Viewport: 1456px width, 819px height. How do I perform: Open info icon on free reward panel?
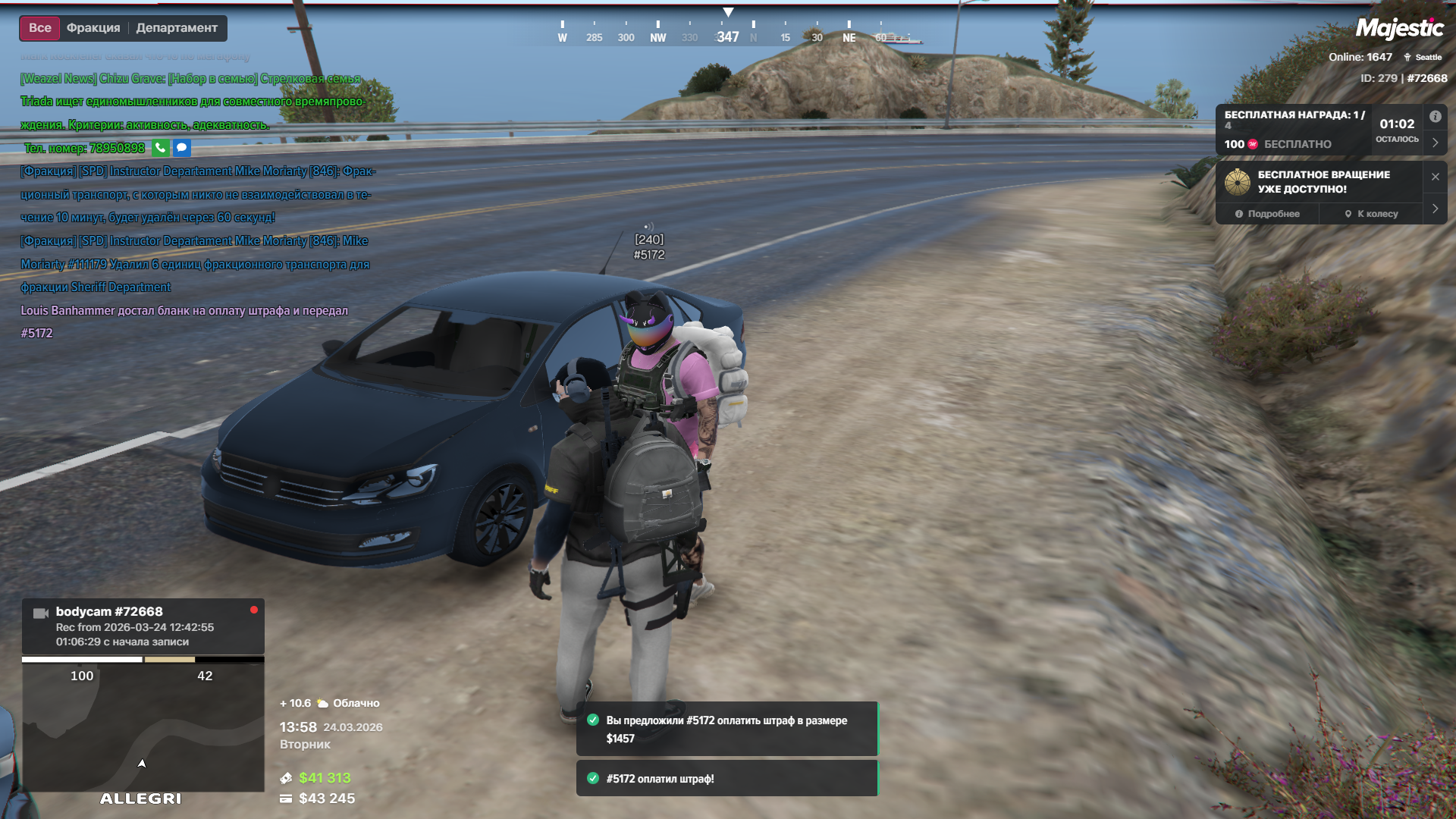(1435, 117)
